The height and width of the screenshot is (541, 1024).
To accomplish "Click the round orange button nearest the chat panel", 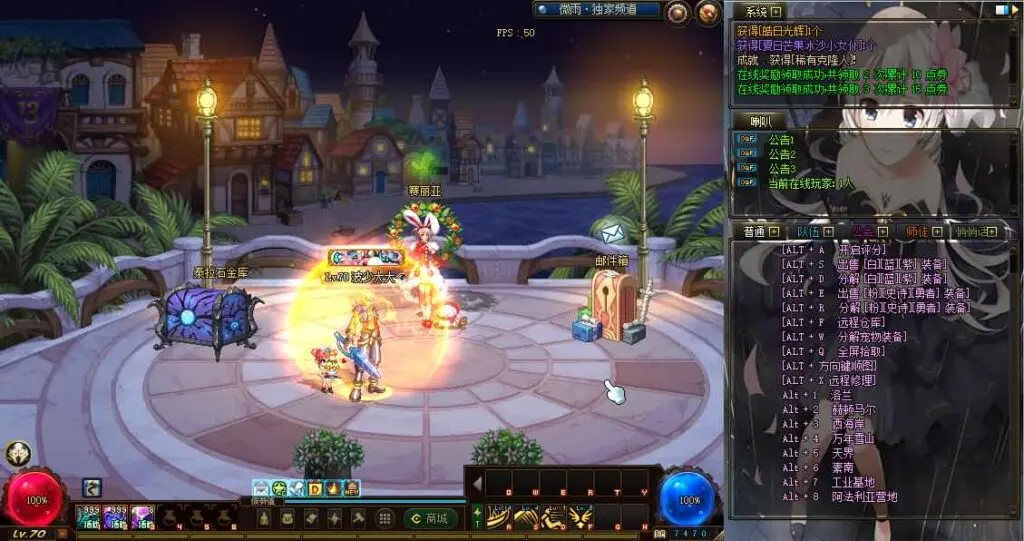I will click(x=709, y=12).
